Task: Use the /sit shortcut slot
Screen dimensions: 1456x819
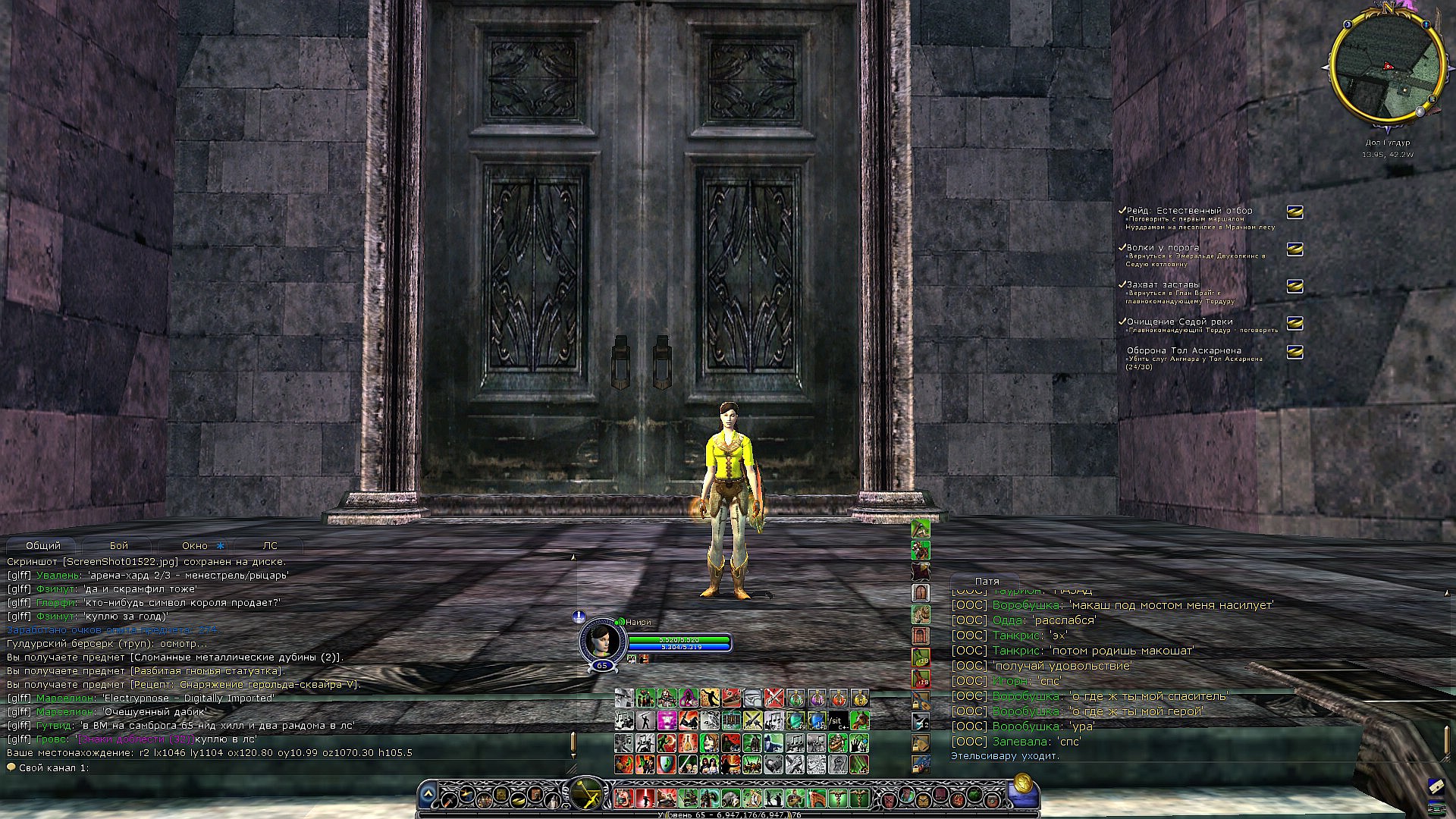Action: point(837,720)
